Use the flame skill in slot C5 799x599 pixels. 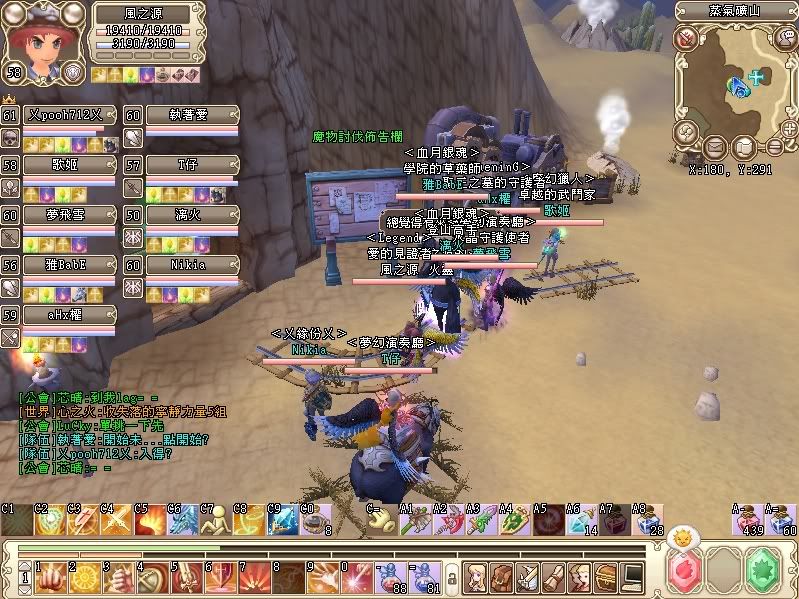click(x=150, y=520)
